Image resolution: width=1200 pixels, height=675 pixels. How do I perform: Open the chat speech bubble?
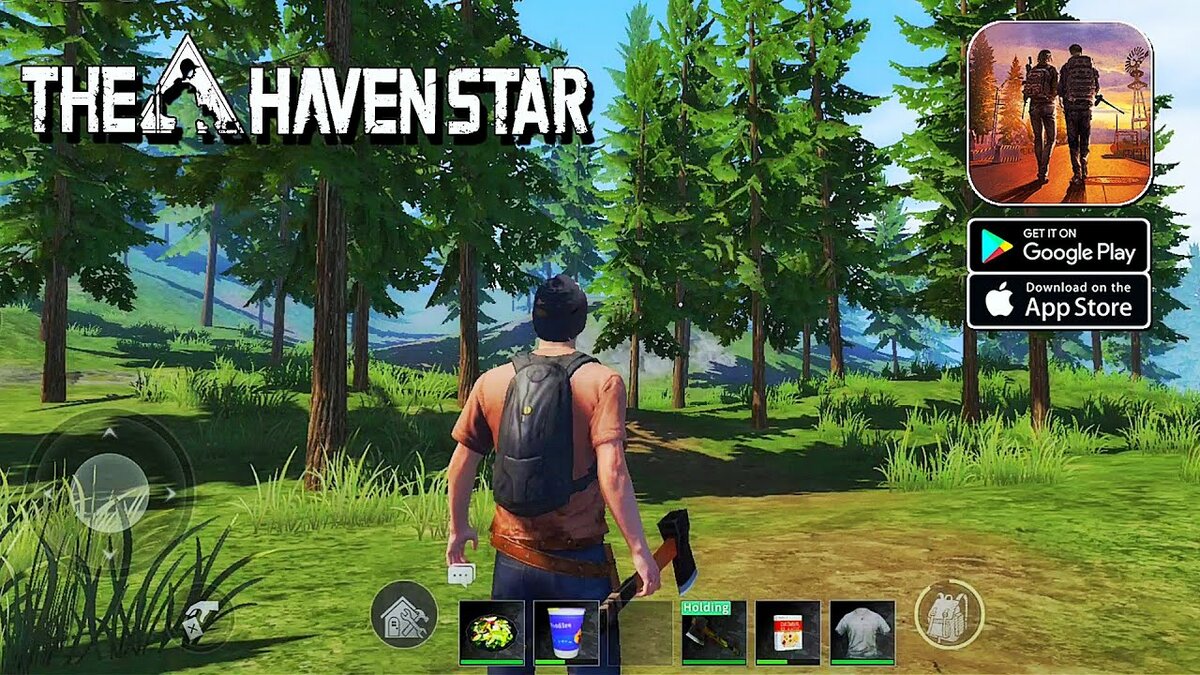click(461, 574)
